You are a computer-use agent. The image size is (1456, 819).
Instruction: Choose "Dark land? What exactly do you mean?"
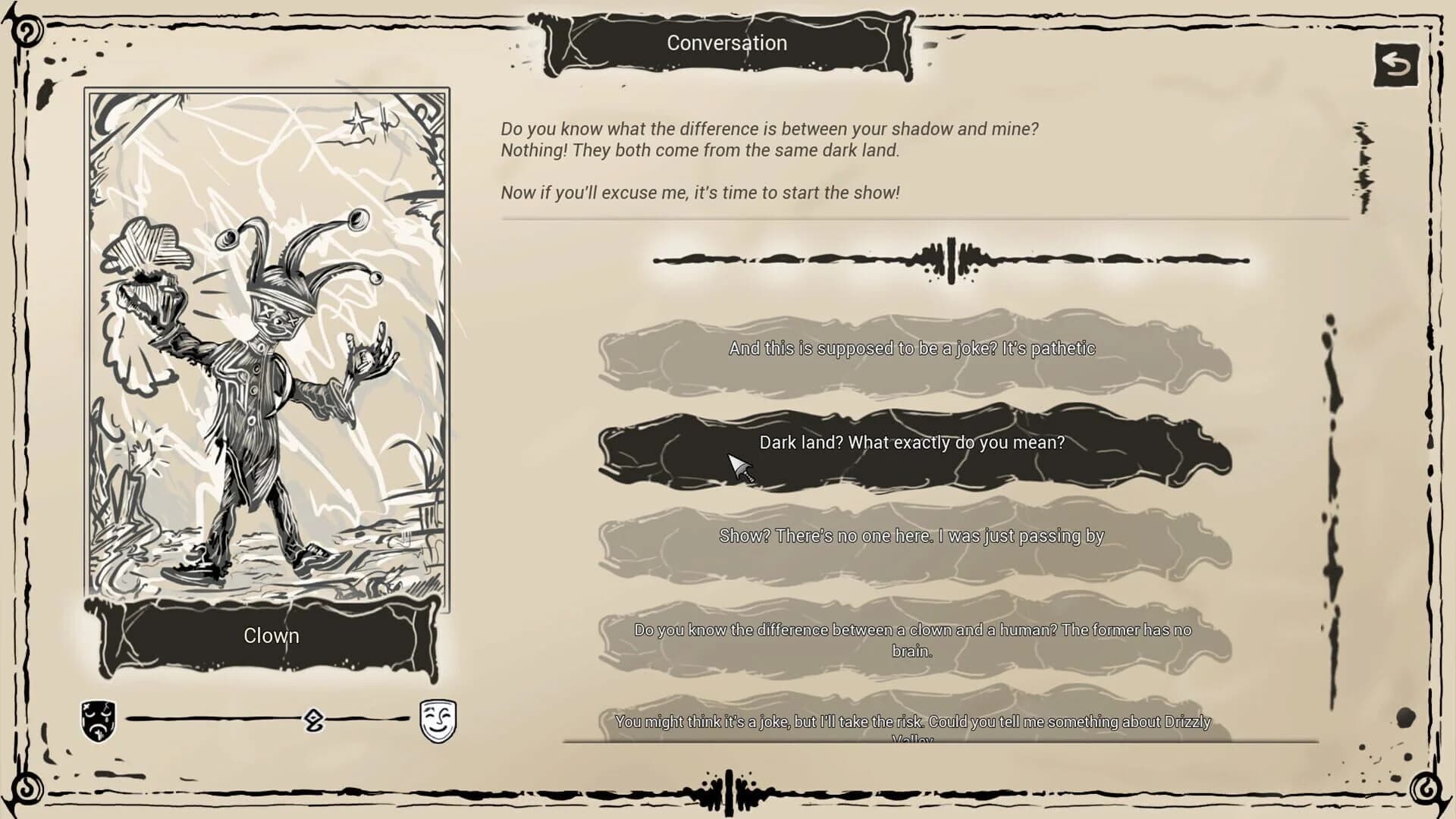coord(911,445)
